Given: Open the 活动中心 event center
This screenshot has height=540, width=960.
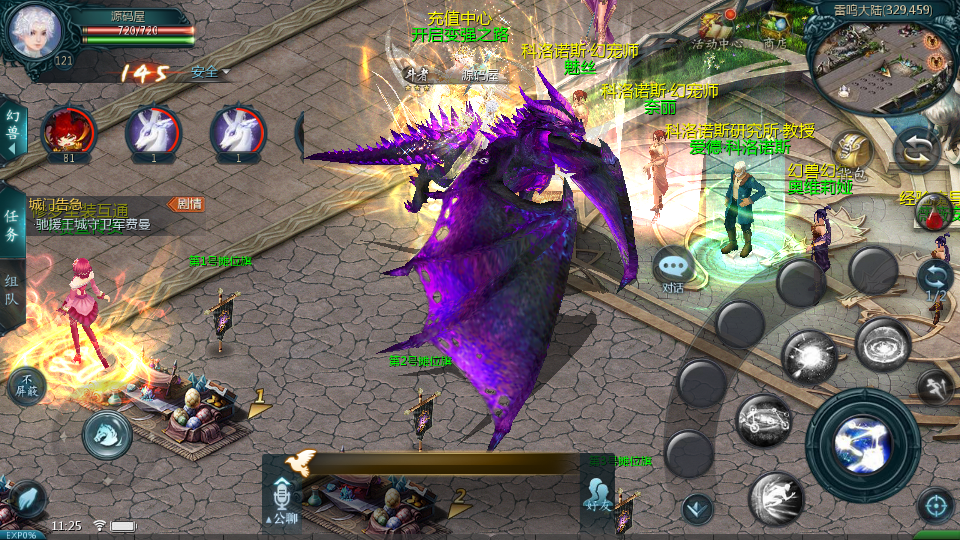Looking at the screenshot, I should 716,30.
